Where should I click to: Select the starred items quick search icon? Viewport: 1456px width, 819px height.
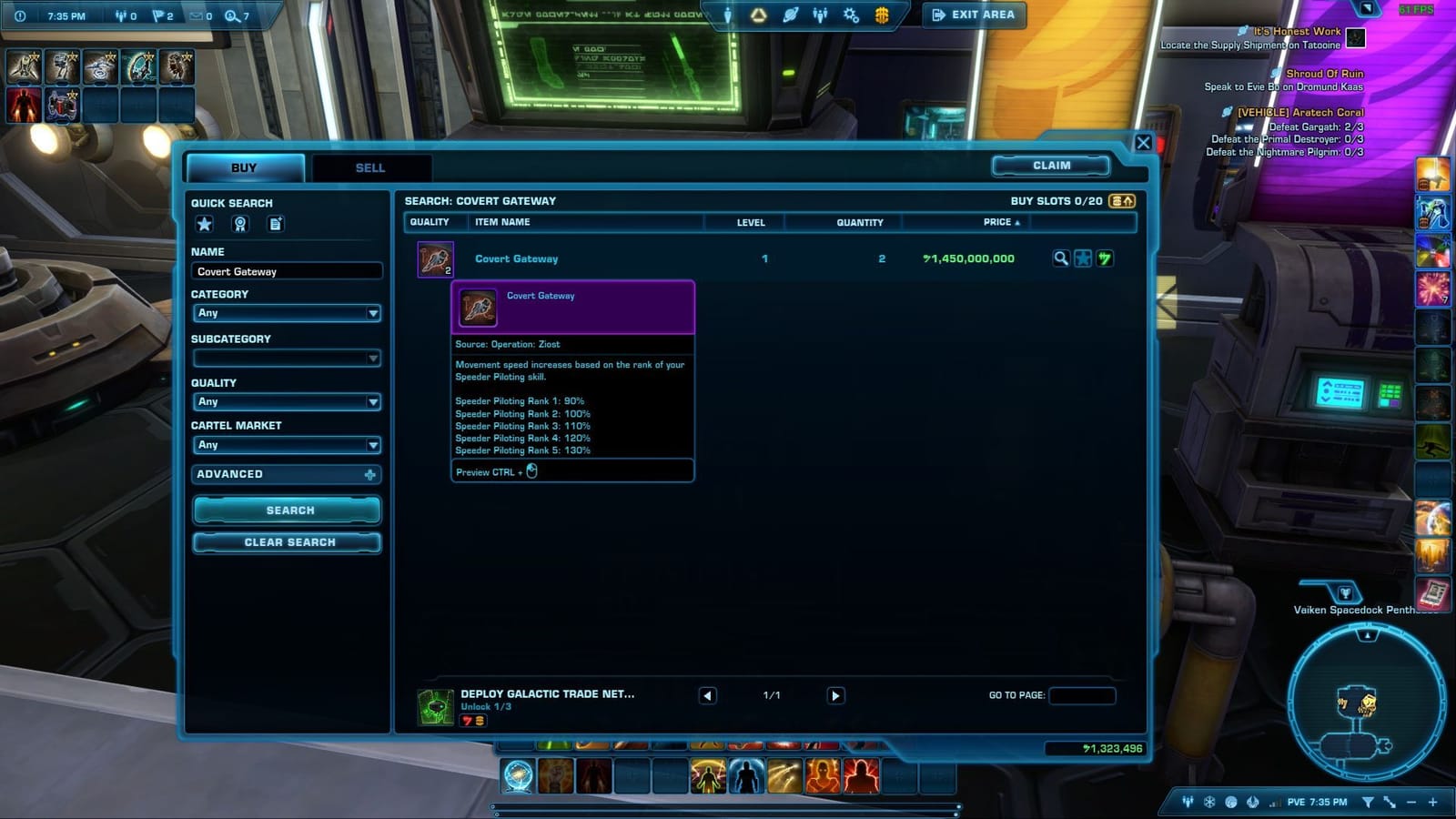204,224
